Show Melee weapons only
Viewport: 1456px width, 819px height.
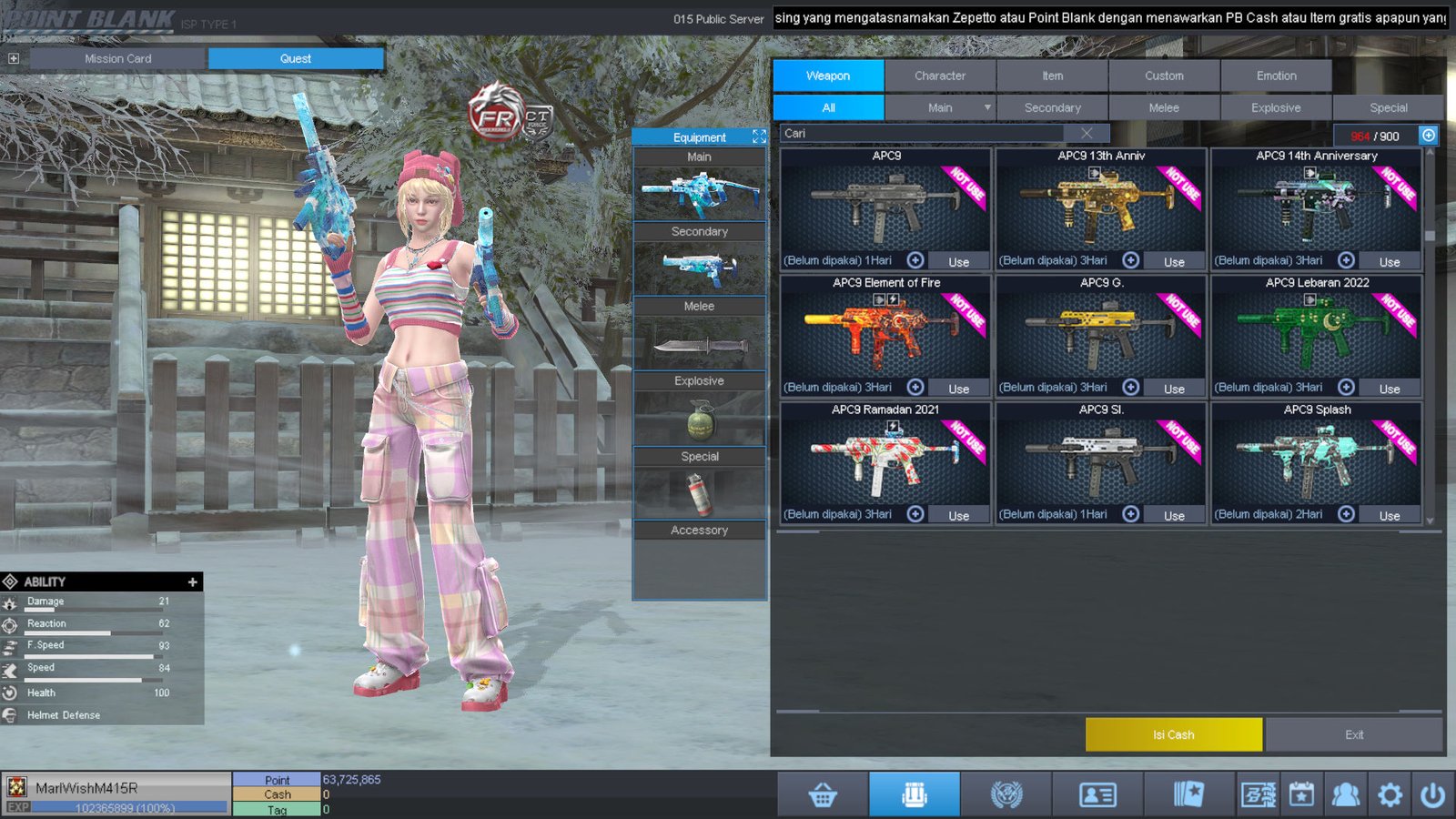[1164, 107]
